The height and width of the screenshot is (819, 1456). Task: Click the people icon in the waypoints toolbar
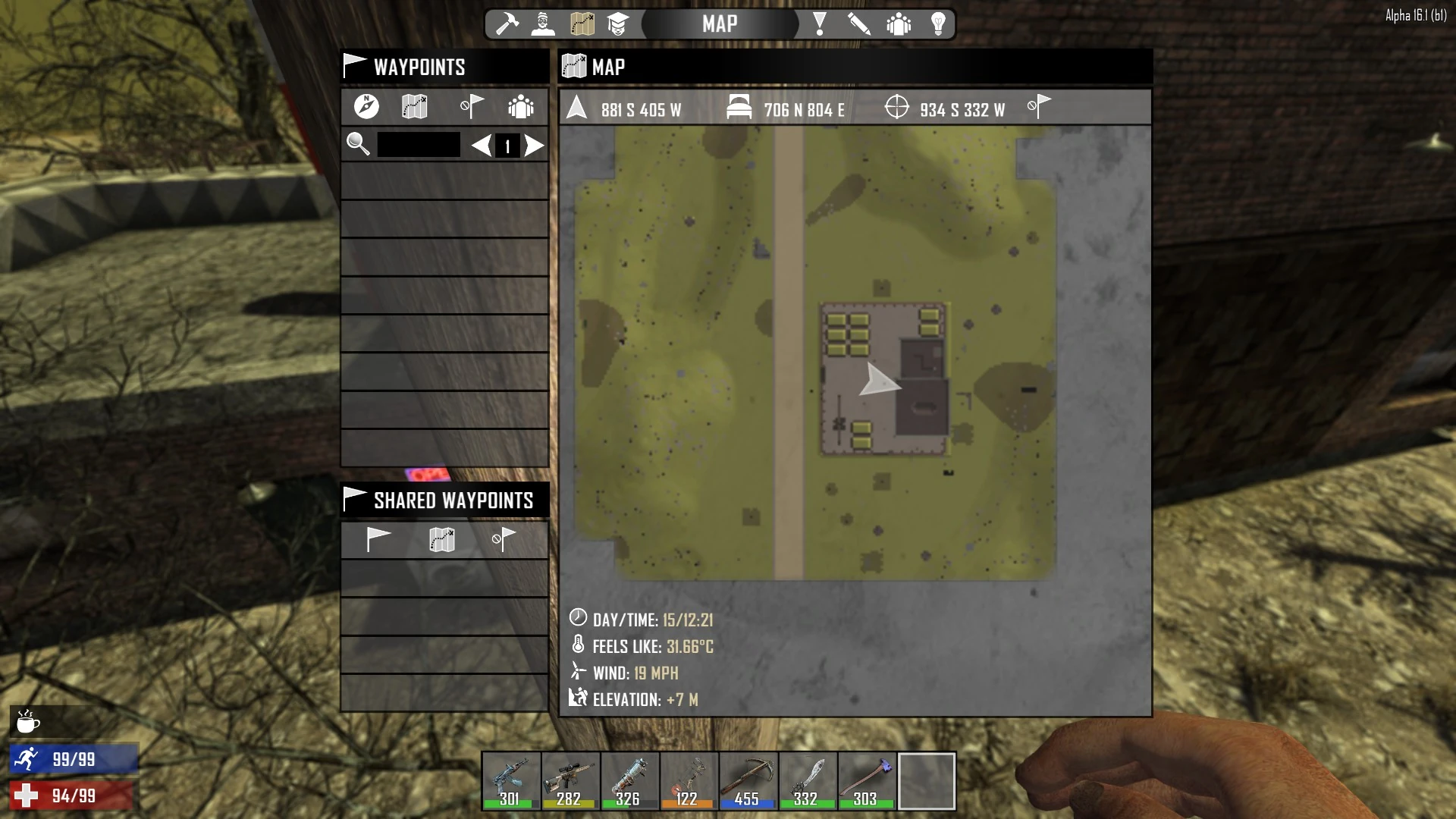(521, 107)
